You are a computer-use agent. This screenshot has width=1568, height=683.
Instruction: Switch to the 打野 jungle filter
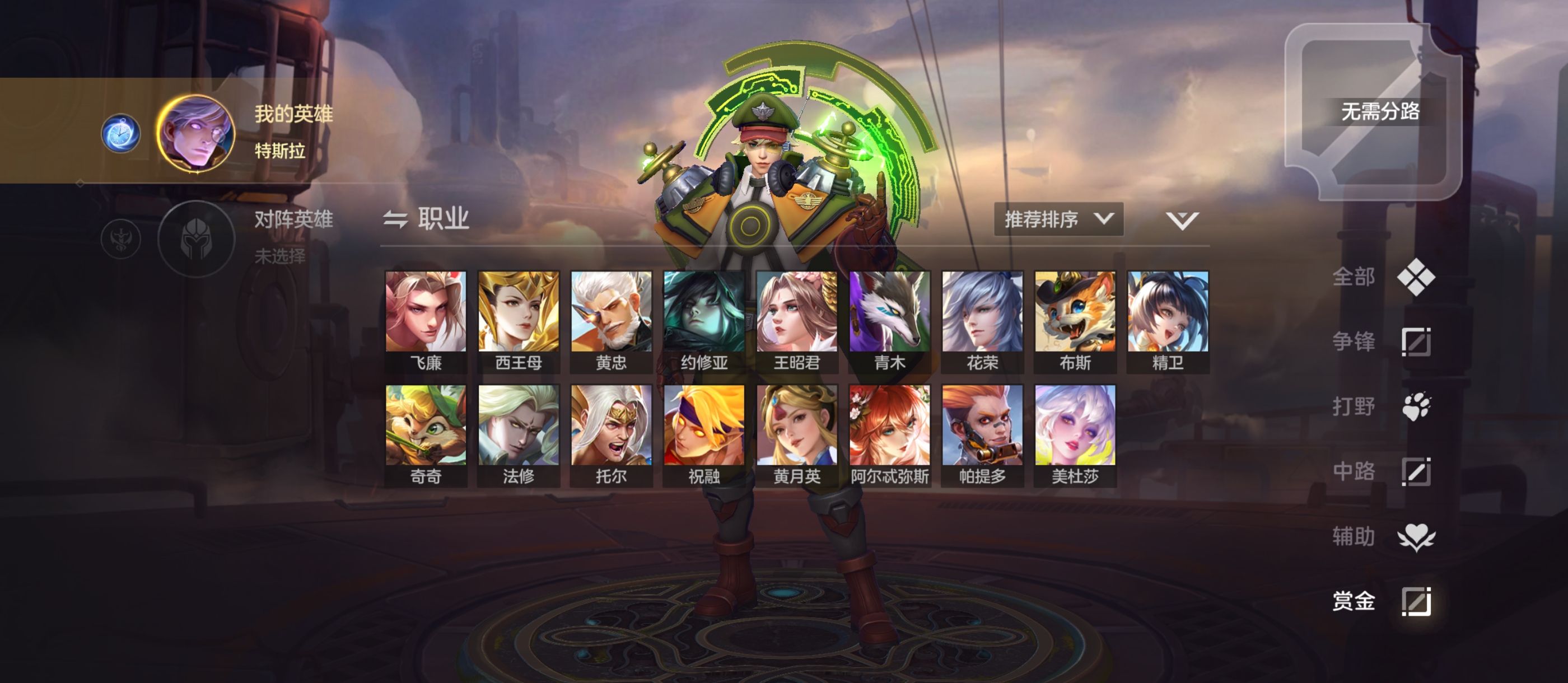(x=1382, y=406)
